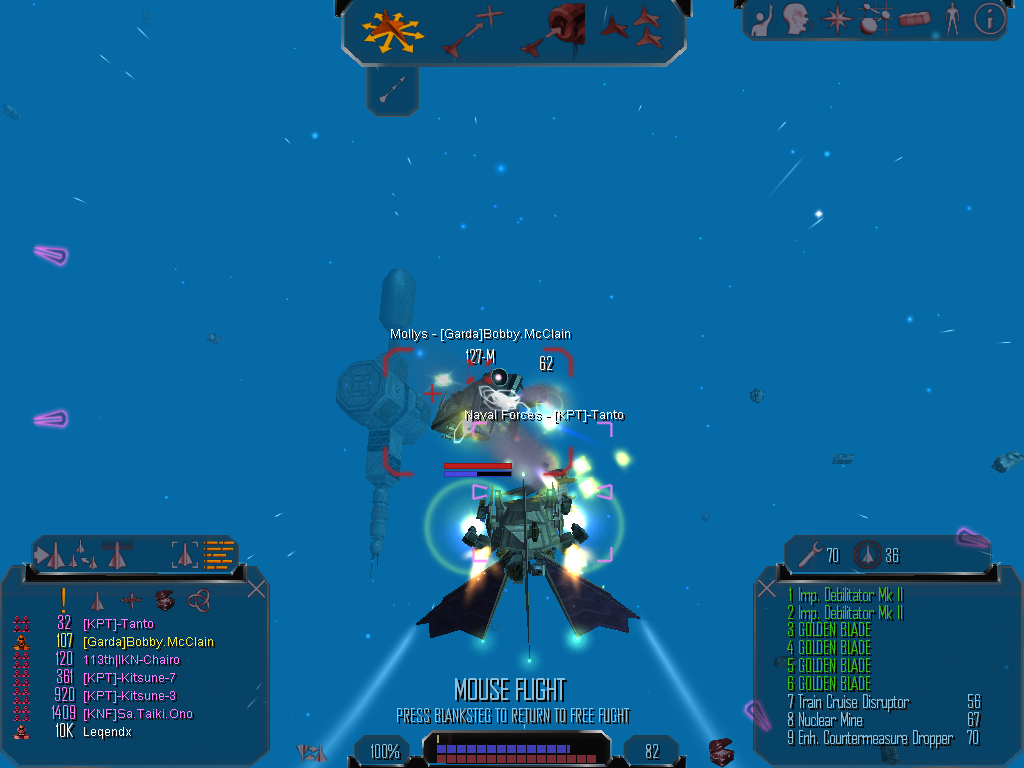Open the standing human figure icon
The image size is (1024, 768).
click(x=952, y=18)
